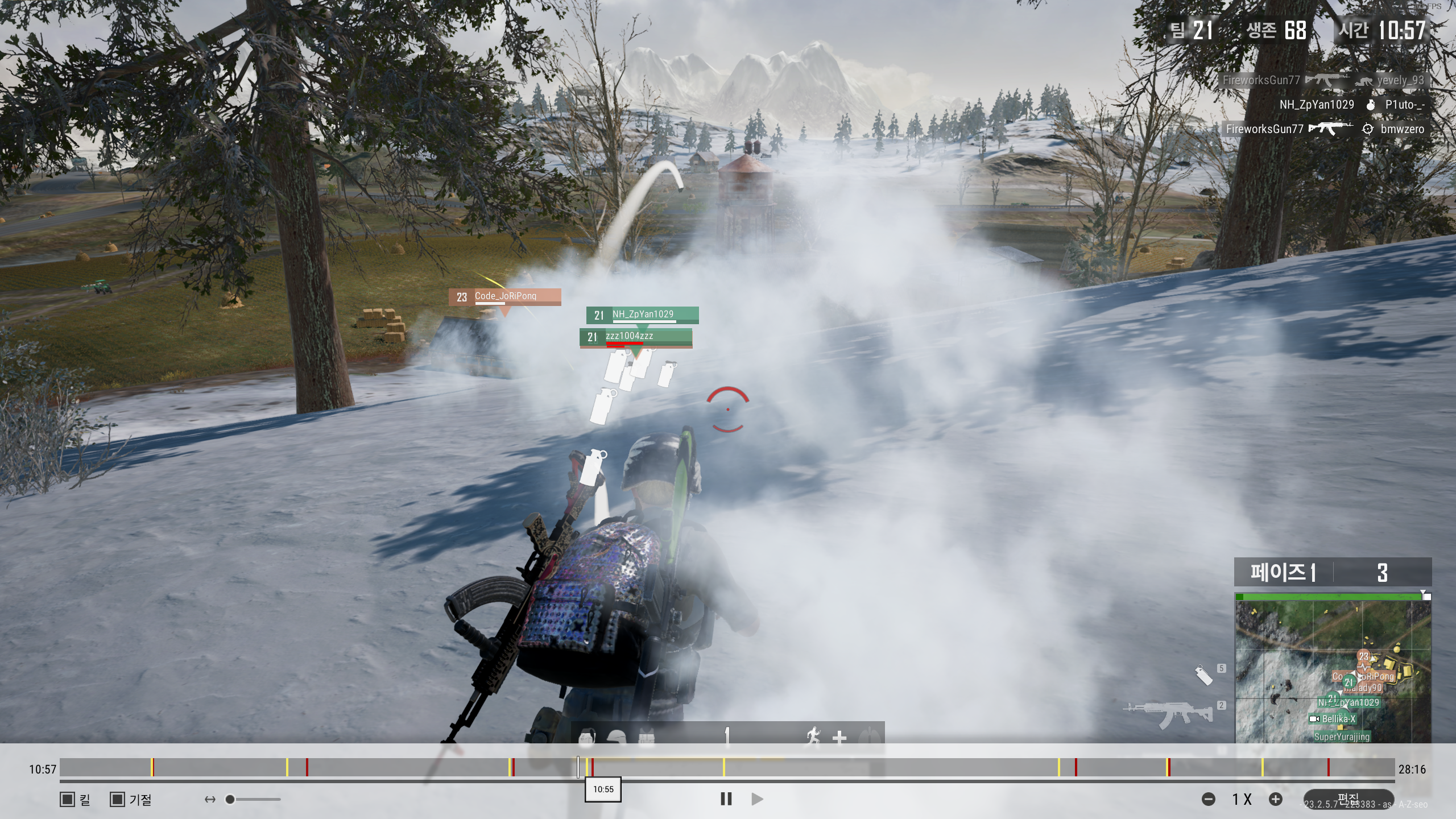The image size is (1456, 819).
Task: Select player zzz1004zzz's name tag
Action: [635, 337]
